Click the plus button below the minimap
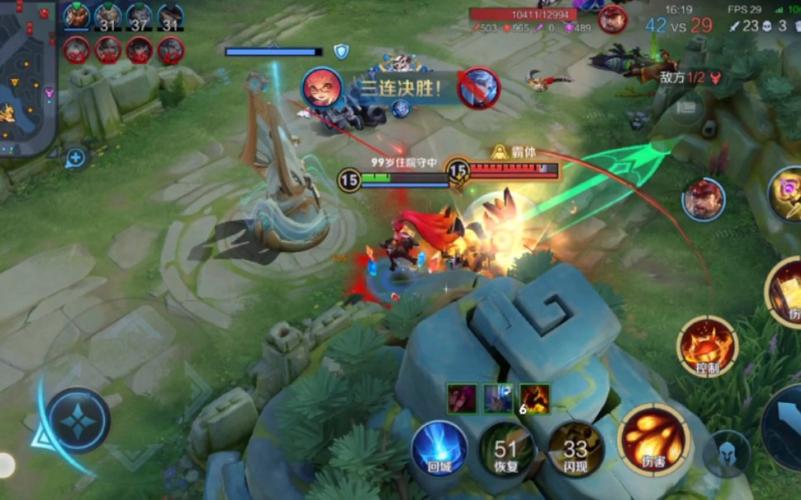 pos(76,157)
